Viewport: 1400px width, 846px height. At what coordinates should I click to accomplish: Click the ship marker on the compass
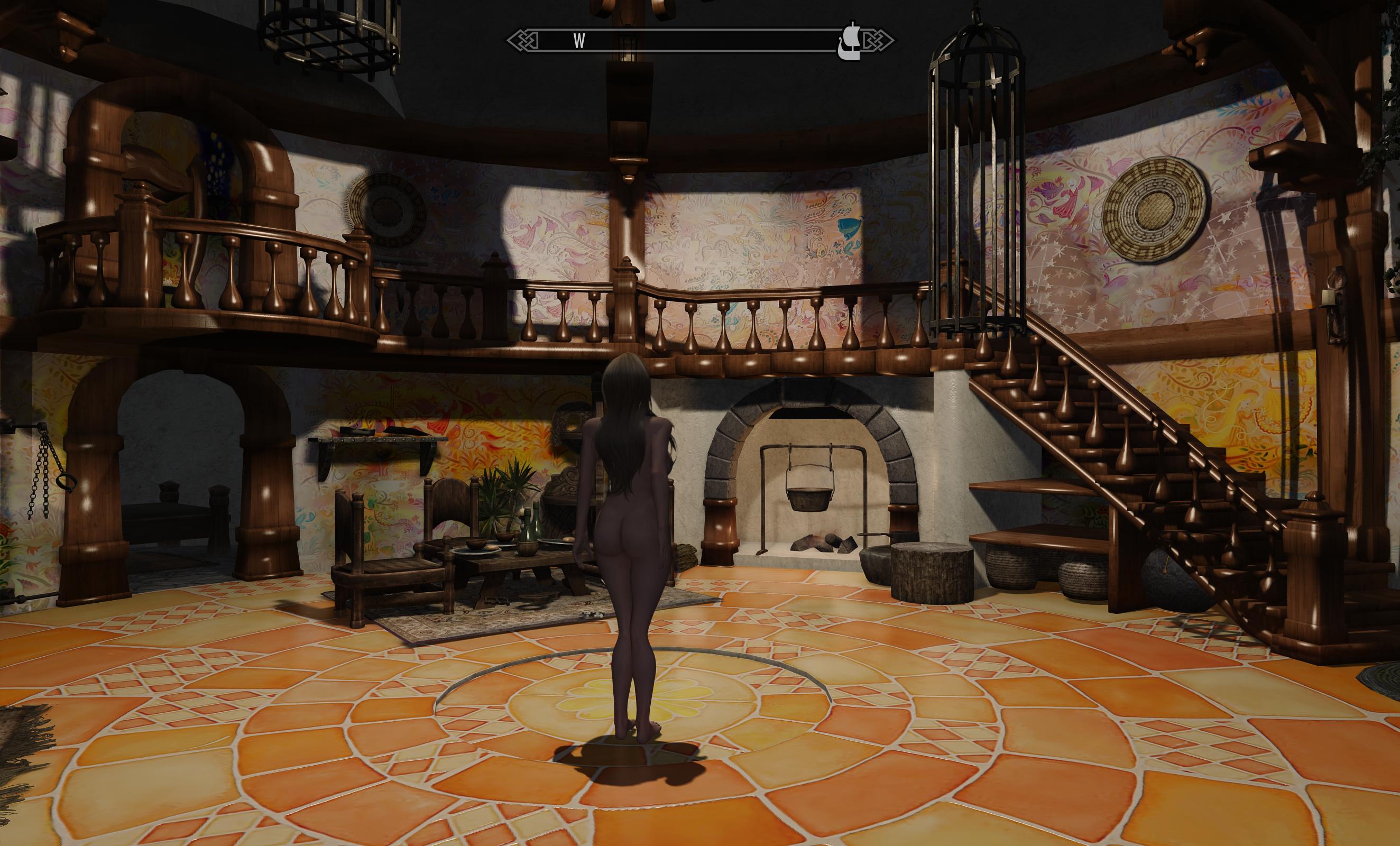(x=849, y=41)
